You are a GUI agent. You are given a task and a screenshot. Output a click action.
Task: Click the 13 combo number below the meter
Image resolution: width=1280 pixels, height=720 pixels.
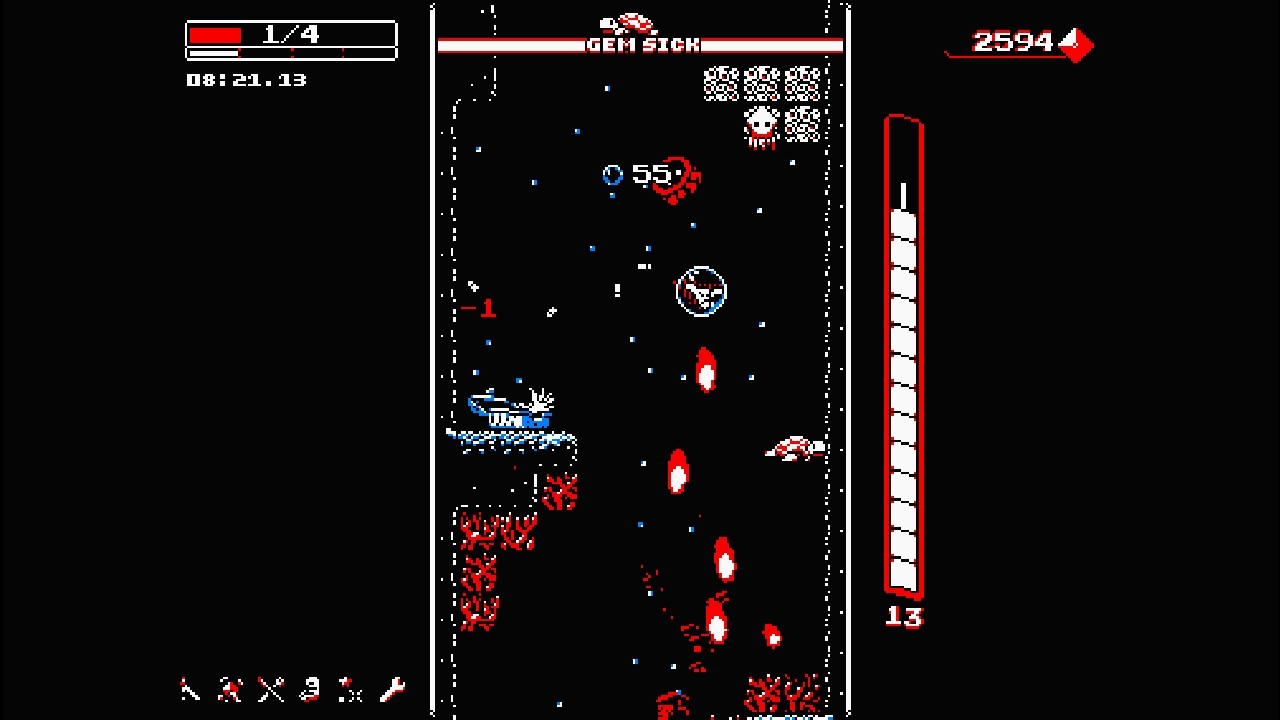tap(906, 618)
